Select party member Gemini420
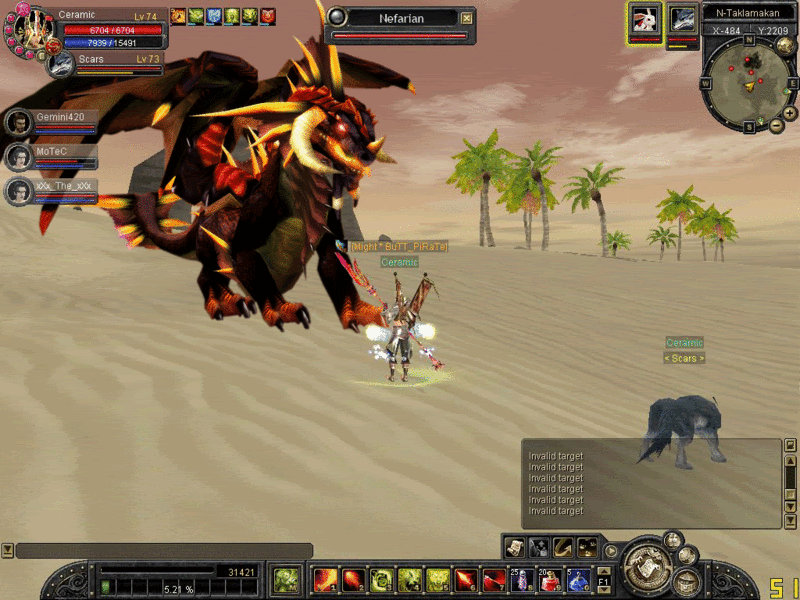800x600 pixels. (x=18, y=122)
